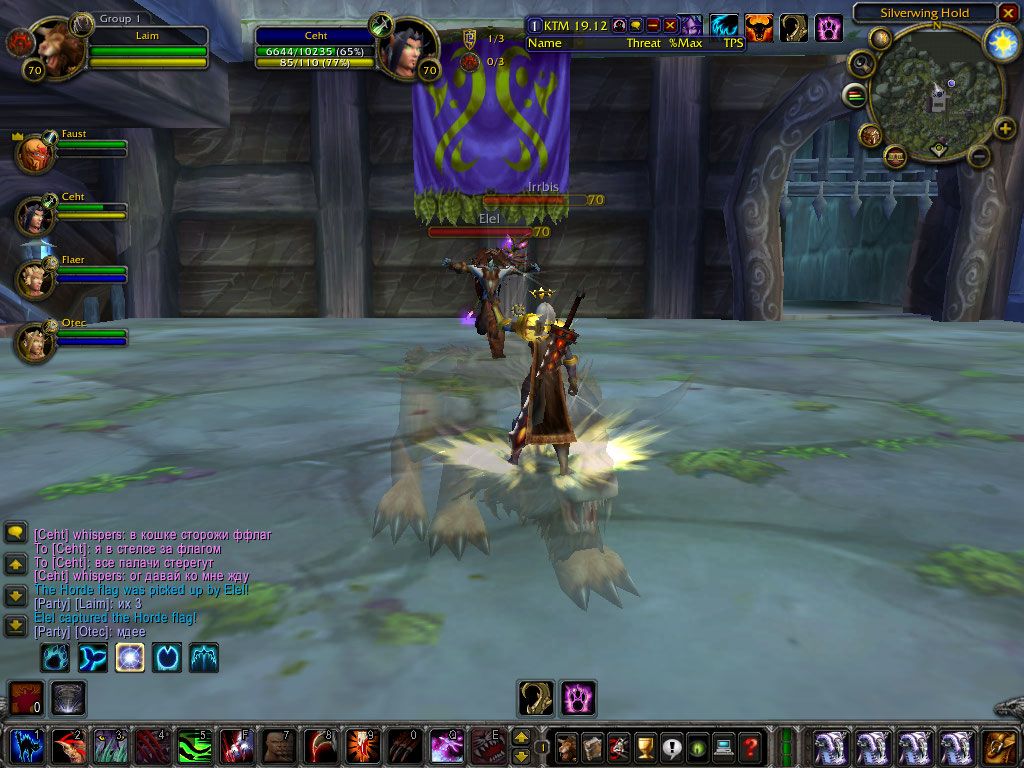Click the target portrait of Ceht

(403, 47)
